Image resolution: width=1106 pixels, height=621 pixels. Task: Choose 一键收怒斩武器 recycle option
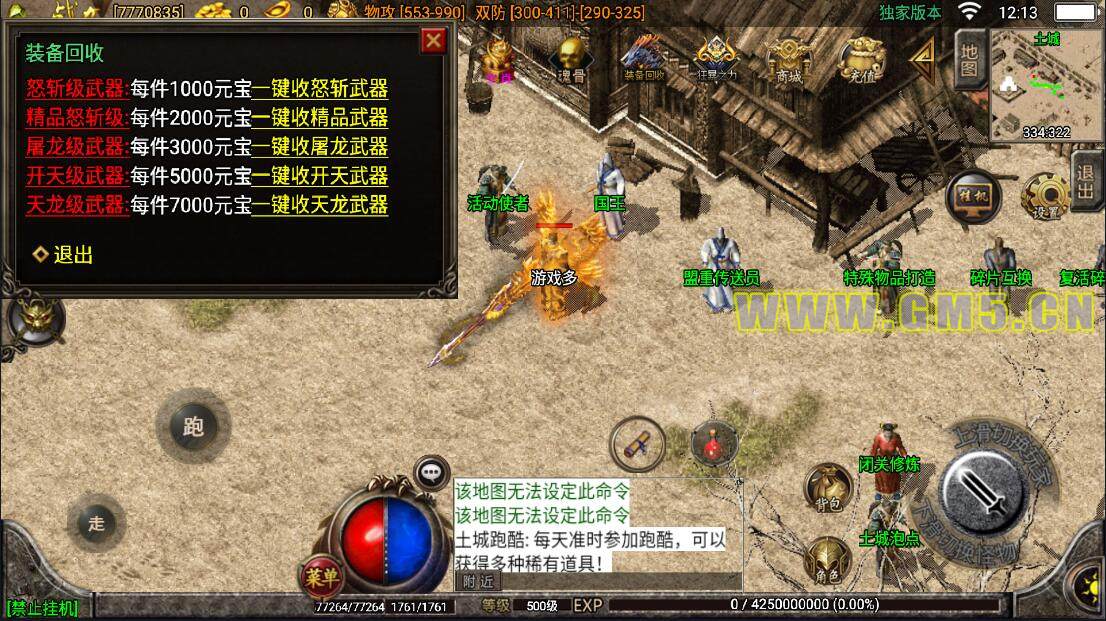click(319, 88)
